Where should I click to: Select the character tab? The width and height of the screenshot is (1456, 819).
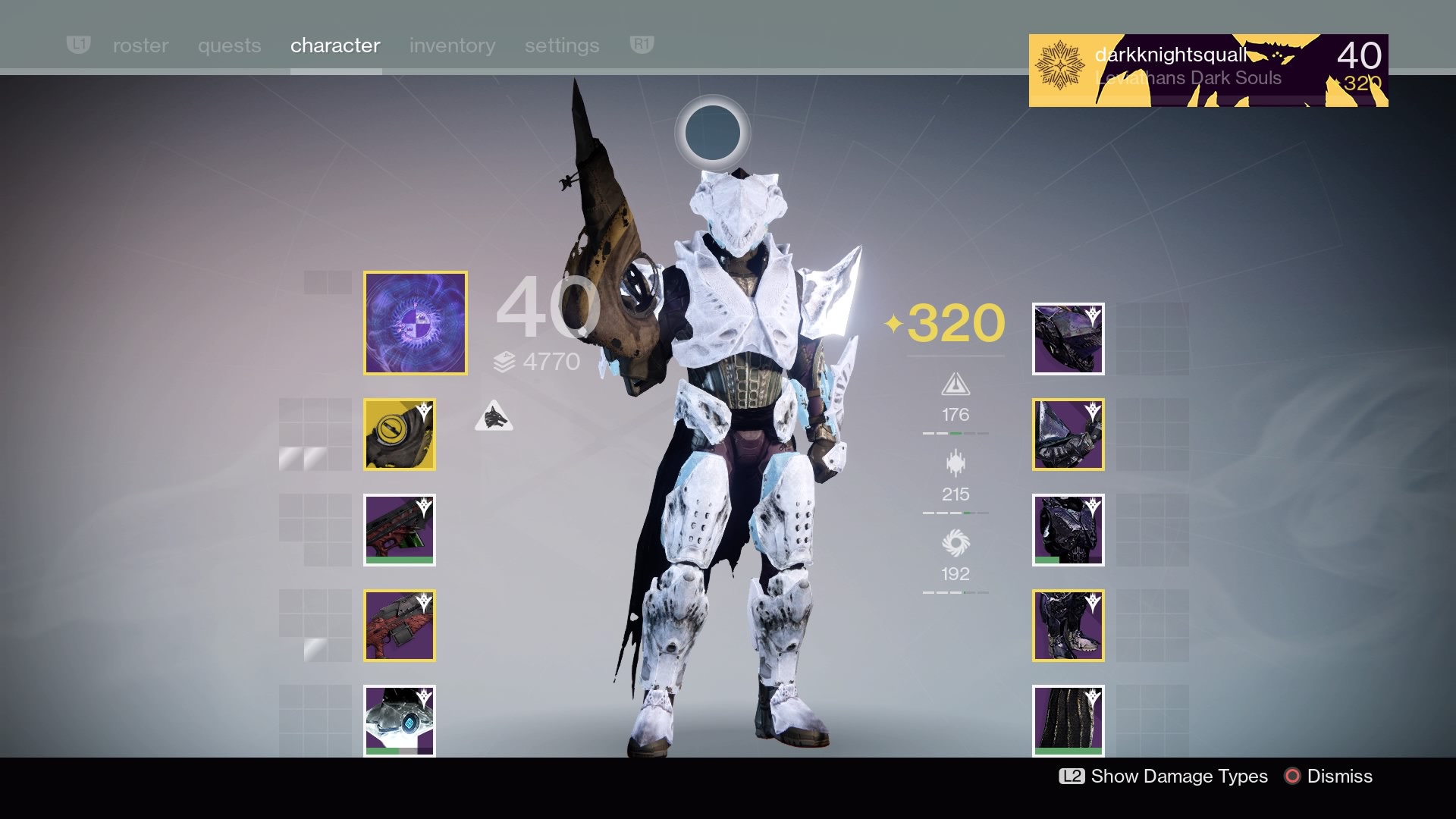[335, 45]
